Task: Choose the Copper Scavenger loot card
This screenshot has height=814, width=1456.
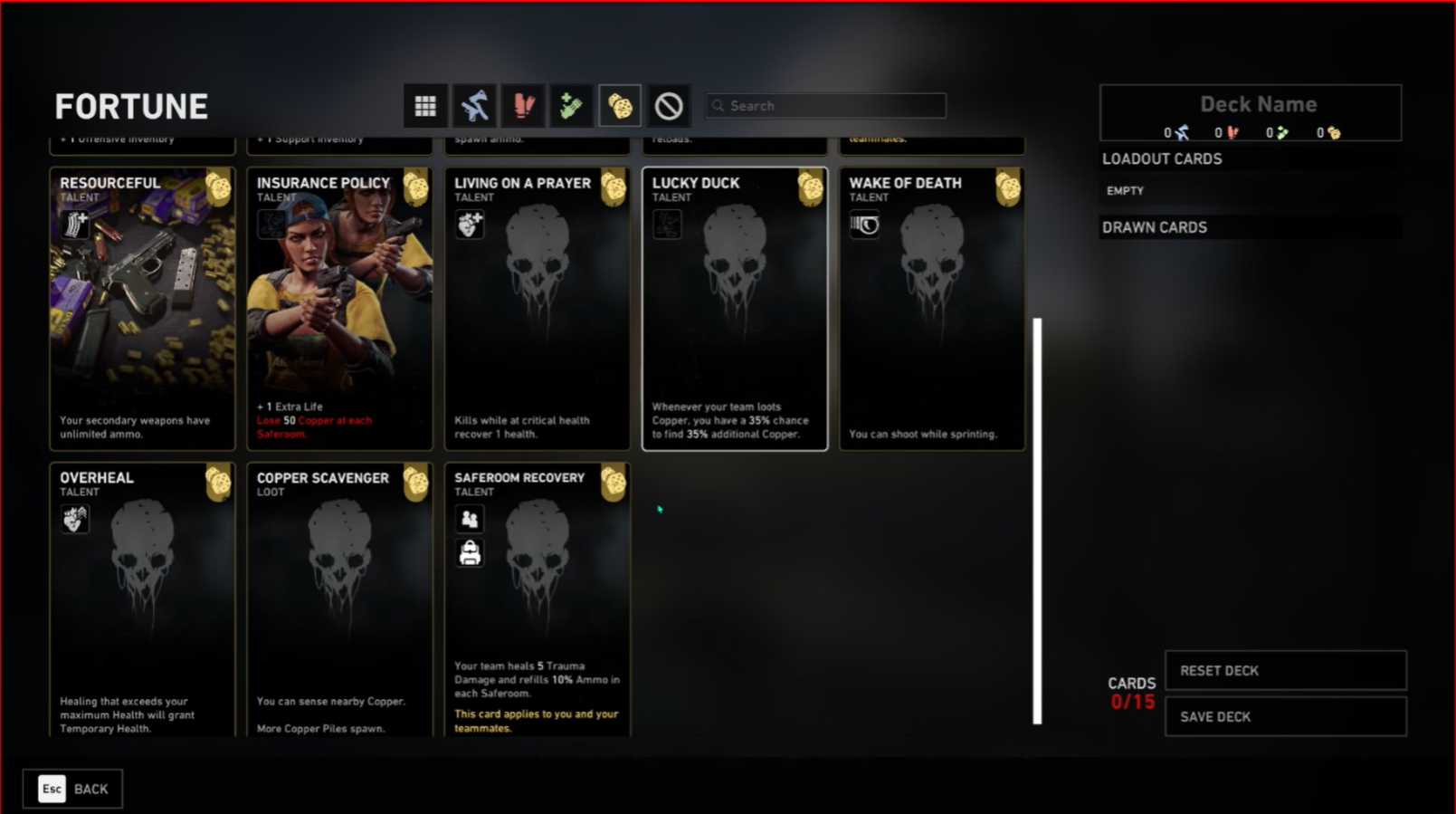Action: tap(339, 599)
